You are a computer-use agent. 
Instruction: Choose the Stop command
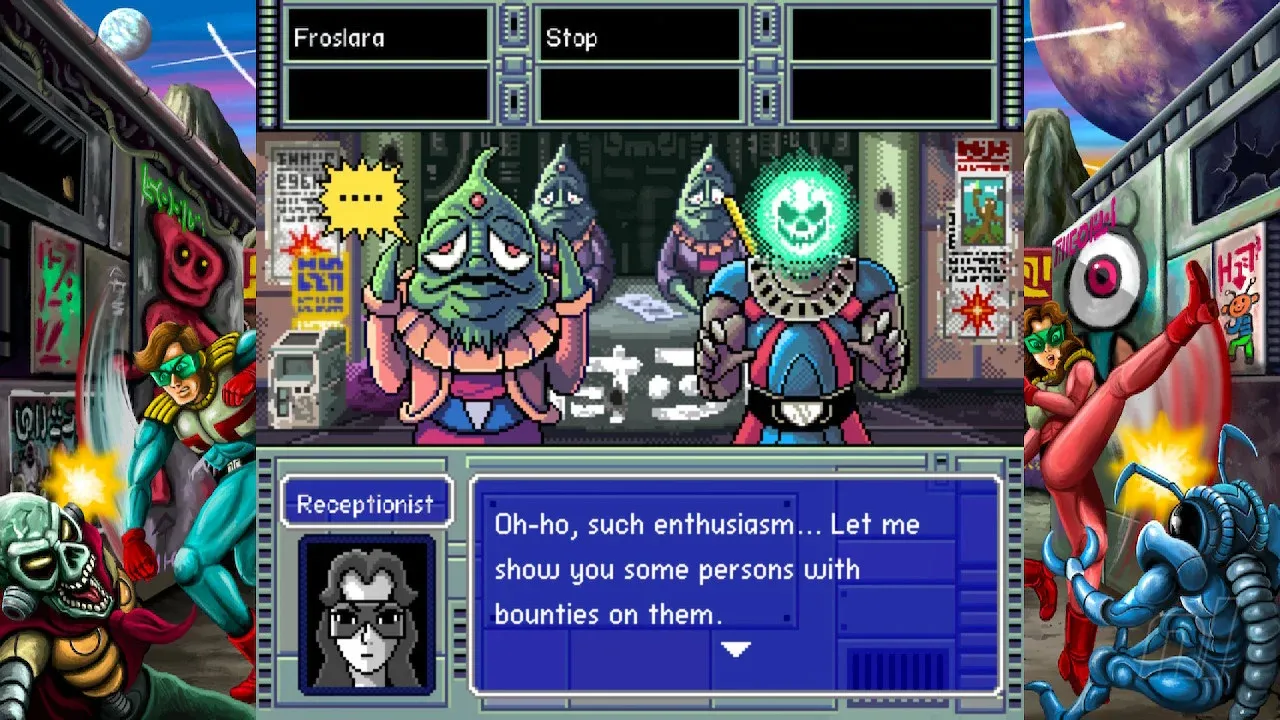pos(640,38)
